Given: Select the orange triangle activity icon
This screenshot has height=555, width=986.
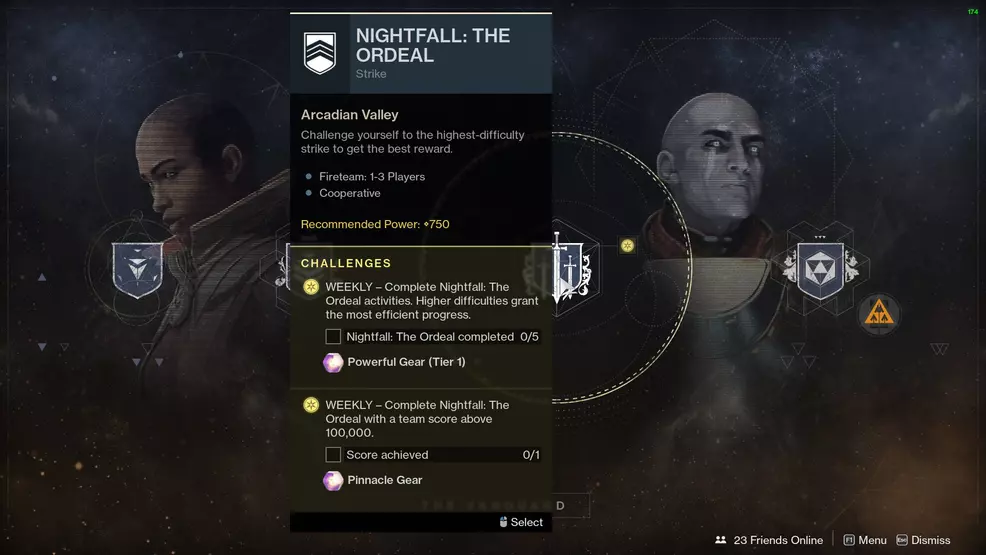Looking at the screenshot, I should coord(880,315).
